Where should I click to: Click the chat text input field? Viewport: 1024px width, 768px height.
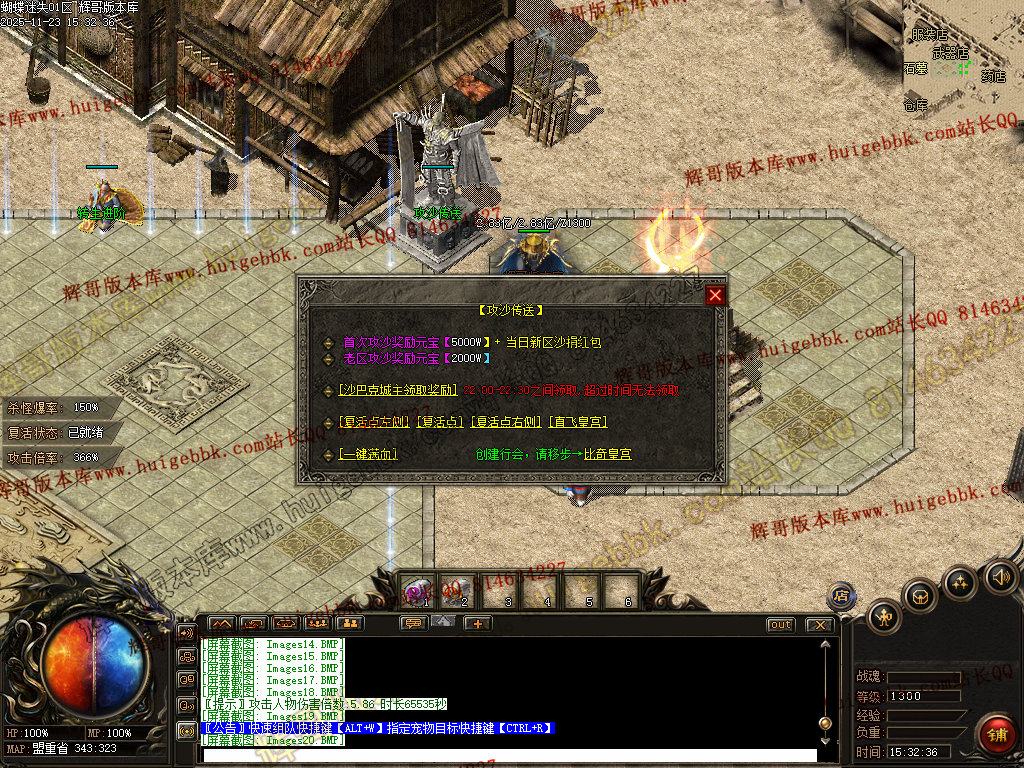[510, 755]
